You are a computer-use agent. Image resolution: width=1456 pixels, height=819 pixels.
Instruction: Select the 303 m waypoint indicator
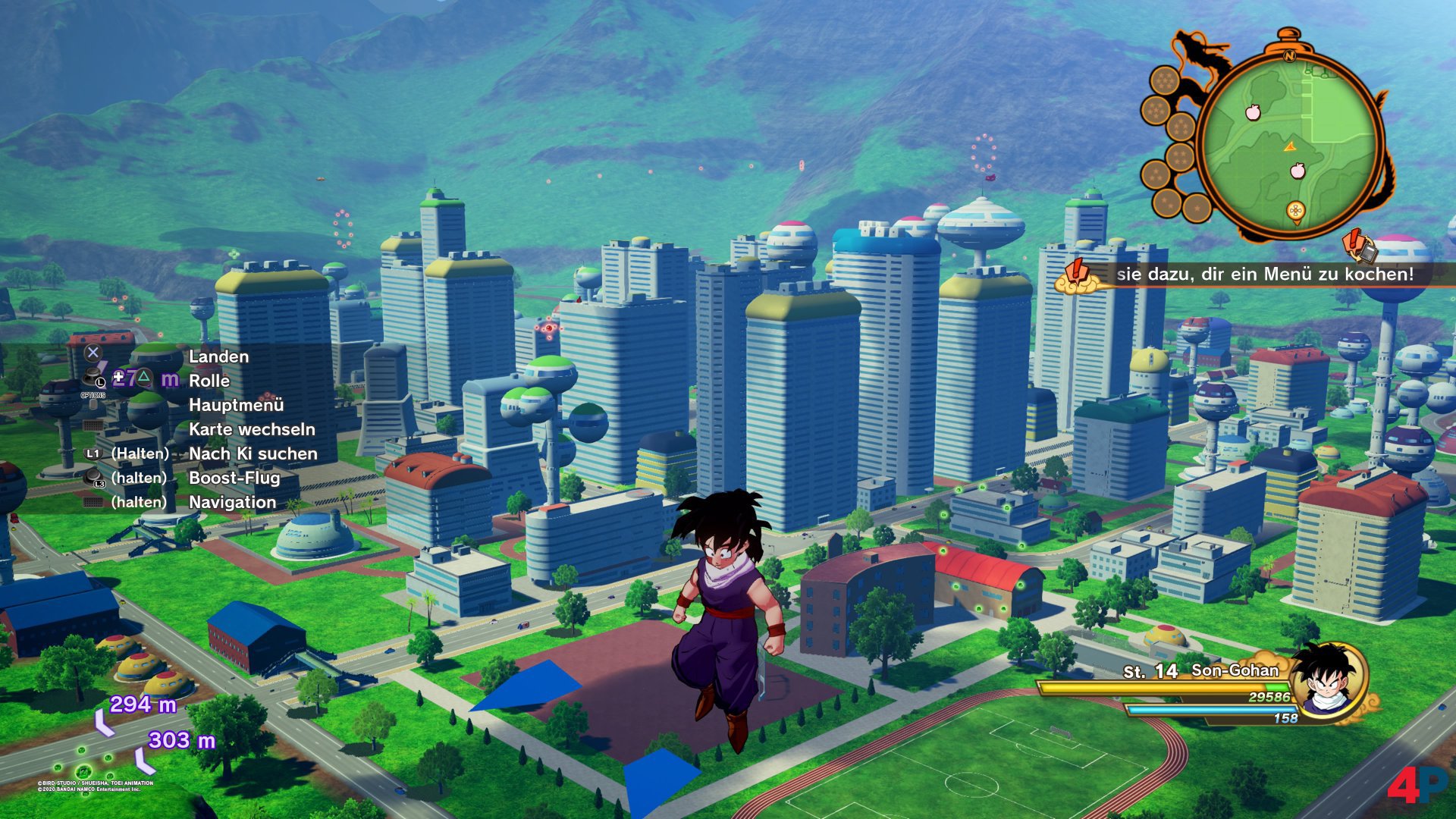pyautogui.click(x=181, y=740)
